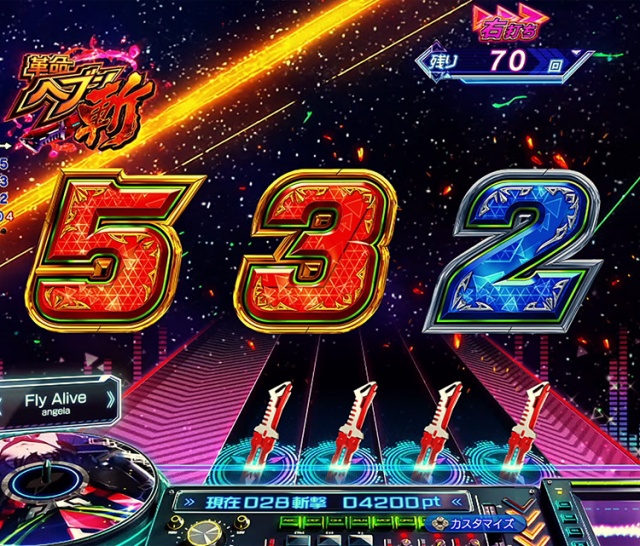640x546 pixels.
Task: Pick the blue 2 reel digit
Action: 511,248
